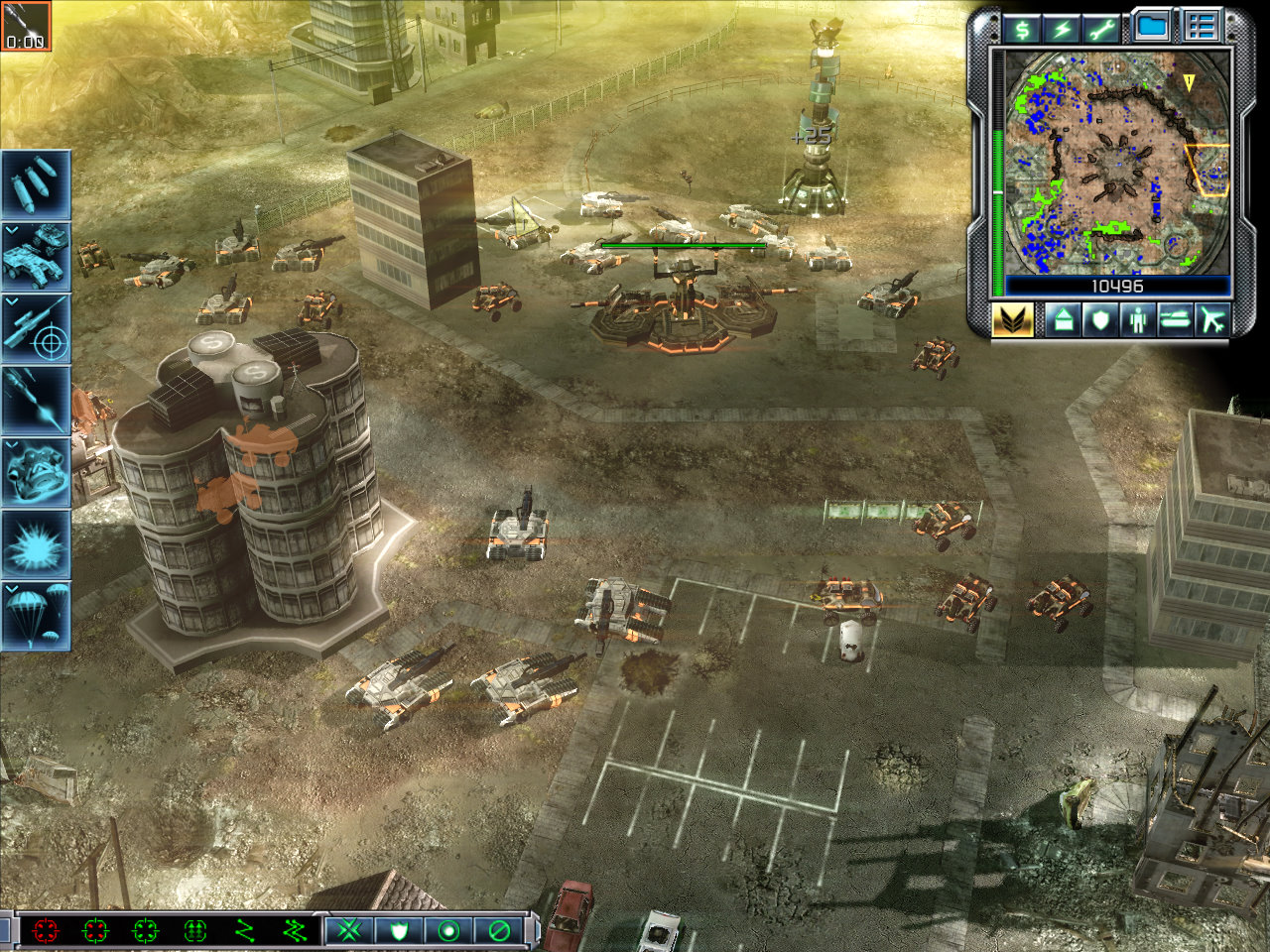Click the crossed-circle stop command button
Viewport: 1270px width, 952px height.
(x=499, y=930)
